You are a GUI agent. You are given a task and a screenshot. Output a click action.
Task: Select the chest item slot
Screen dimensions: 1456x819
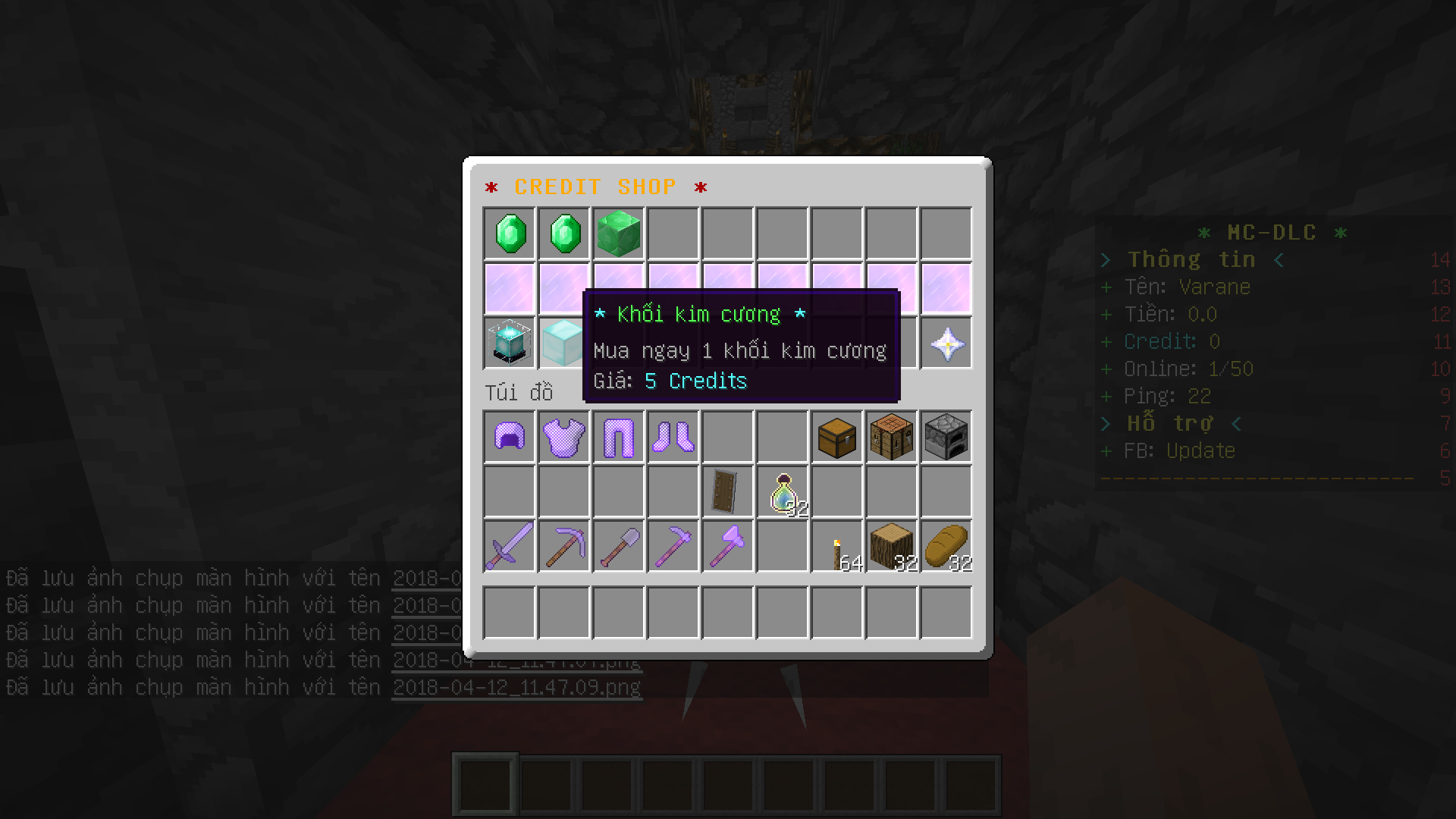point(837,437)
